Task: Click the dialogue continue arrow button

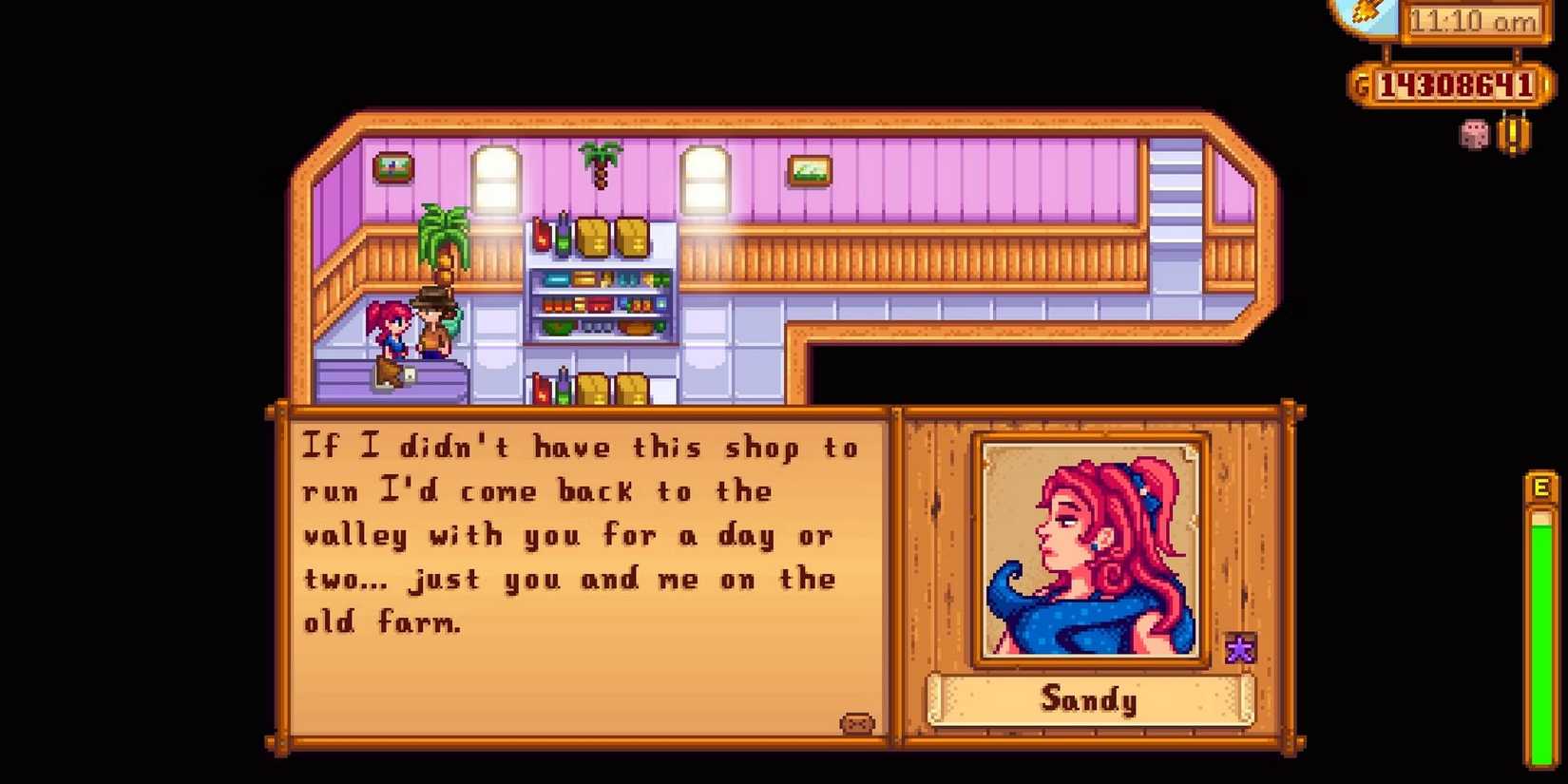Action: (856, 723)
